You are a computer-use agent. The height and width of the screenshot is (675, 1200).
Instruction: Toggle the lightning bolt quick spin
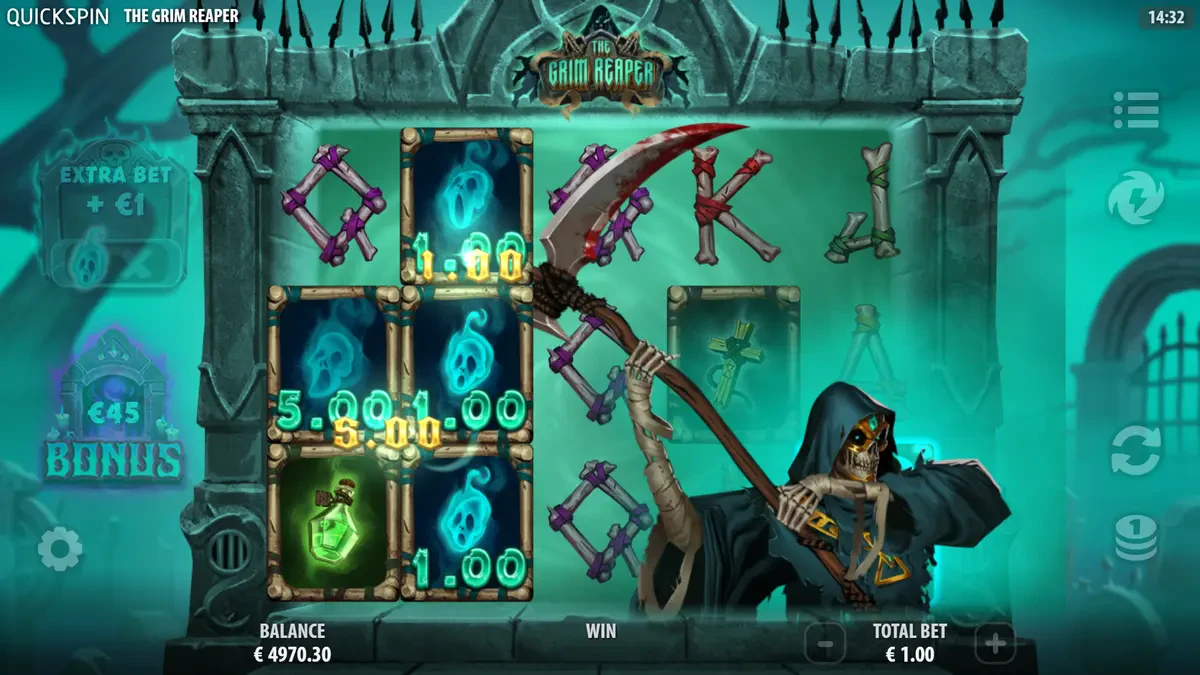(x=1135, y=198)
